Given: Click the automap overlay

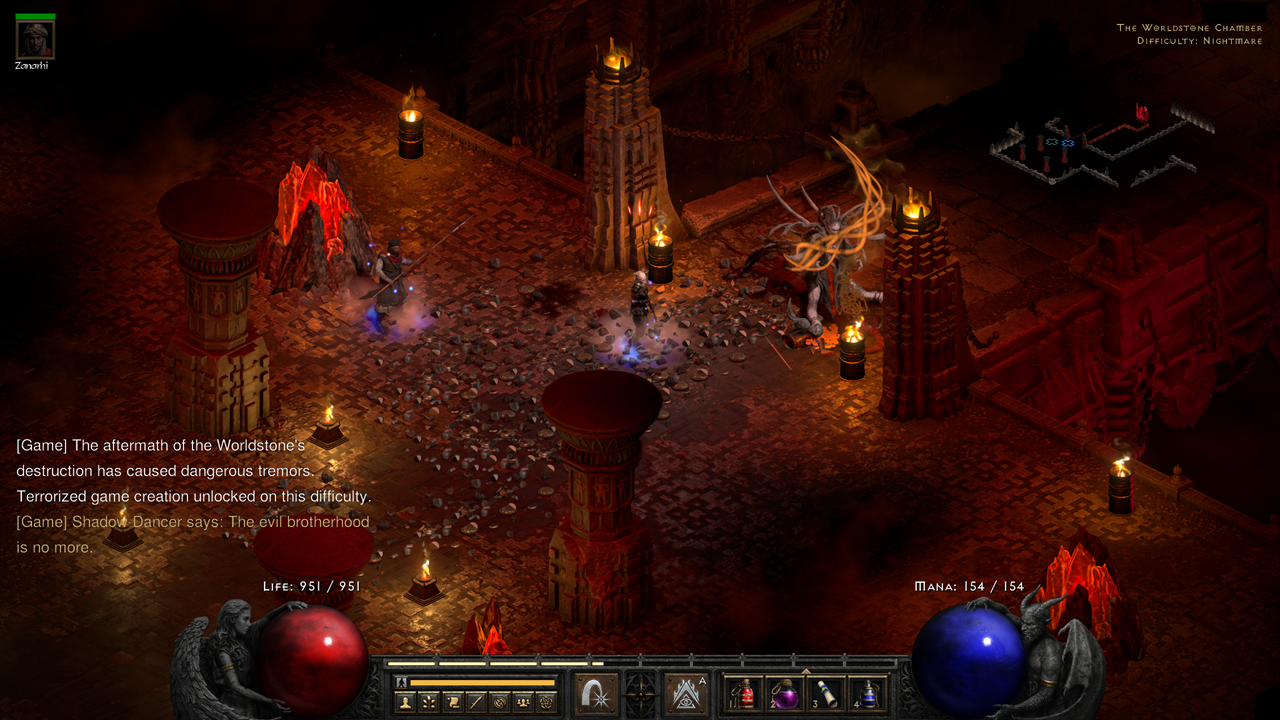Looking at the screenshot, I should click(x=1100, y=145).
